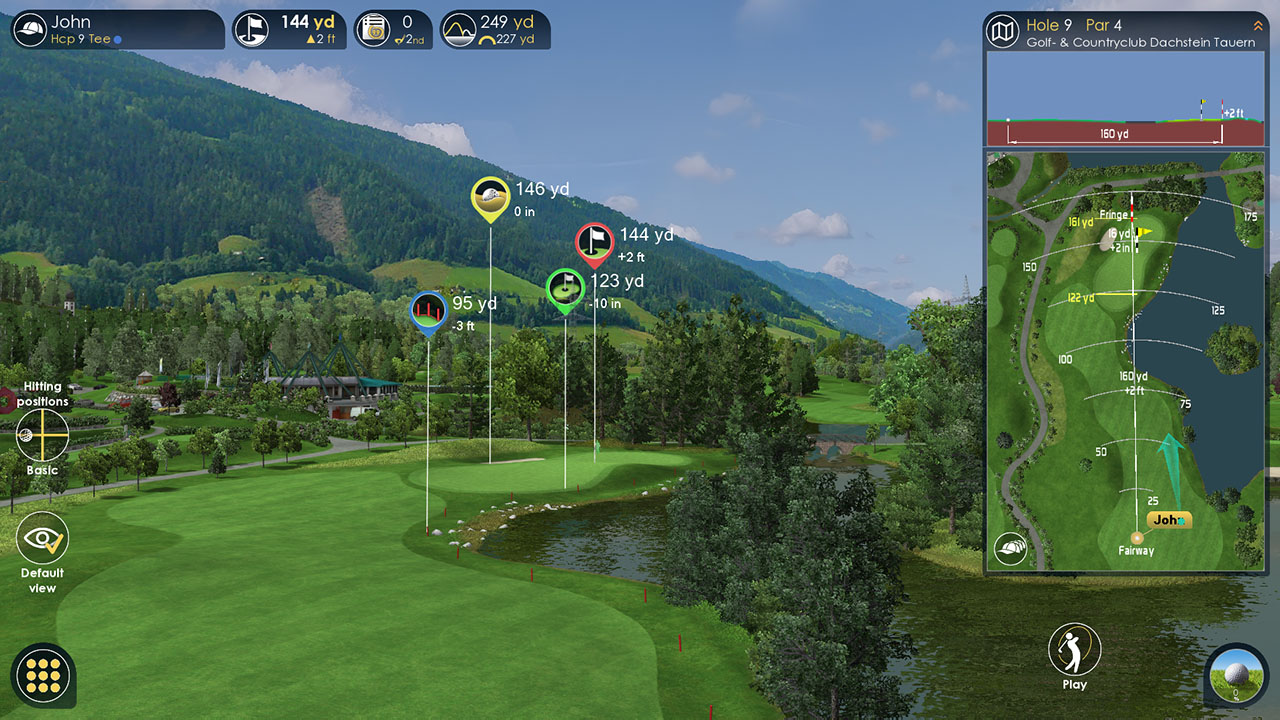Open the 249 yd shot distance panel
Screen dimensions: 1280x720
point(495,30)
